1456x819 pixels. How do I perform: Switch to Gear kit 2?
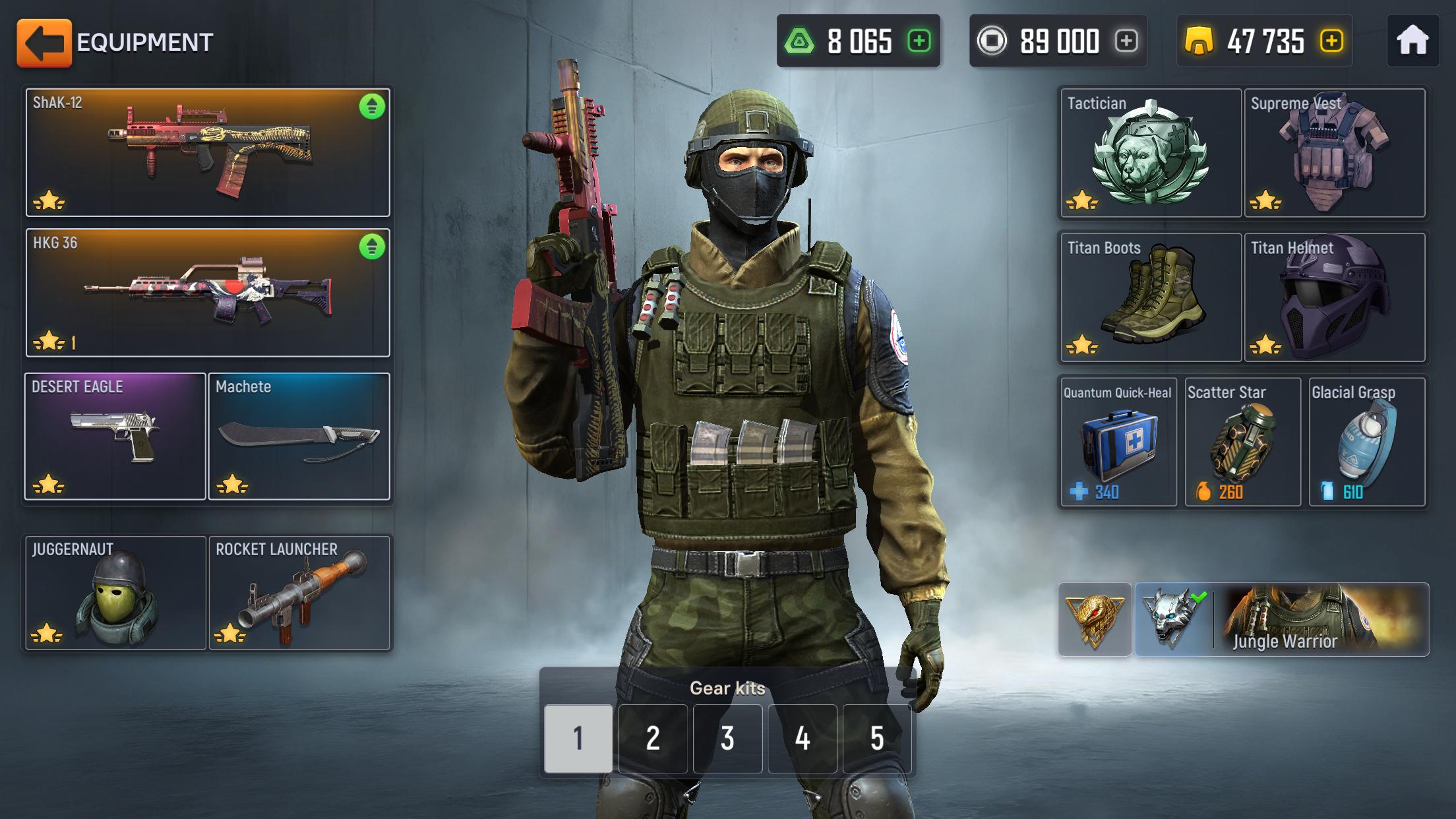(653, 740)
